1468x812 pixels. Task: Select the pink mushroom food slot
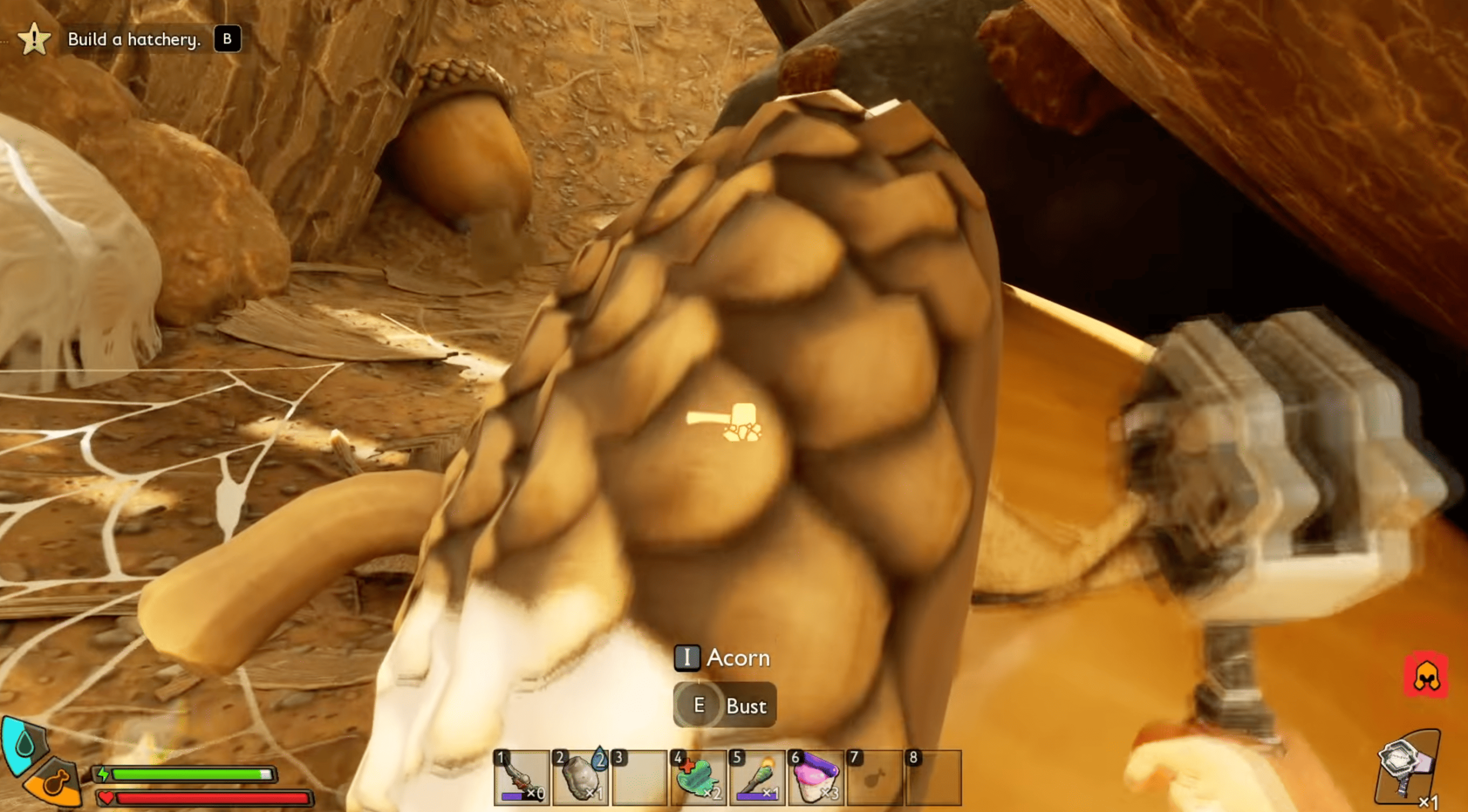[x=815, y=778]
